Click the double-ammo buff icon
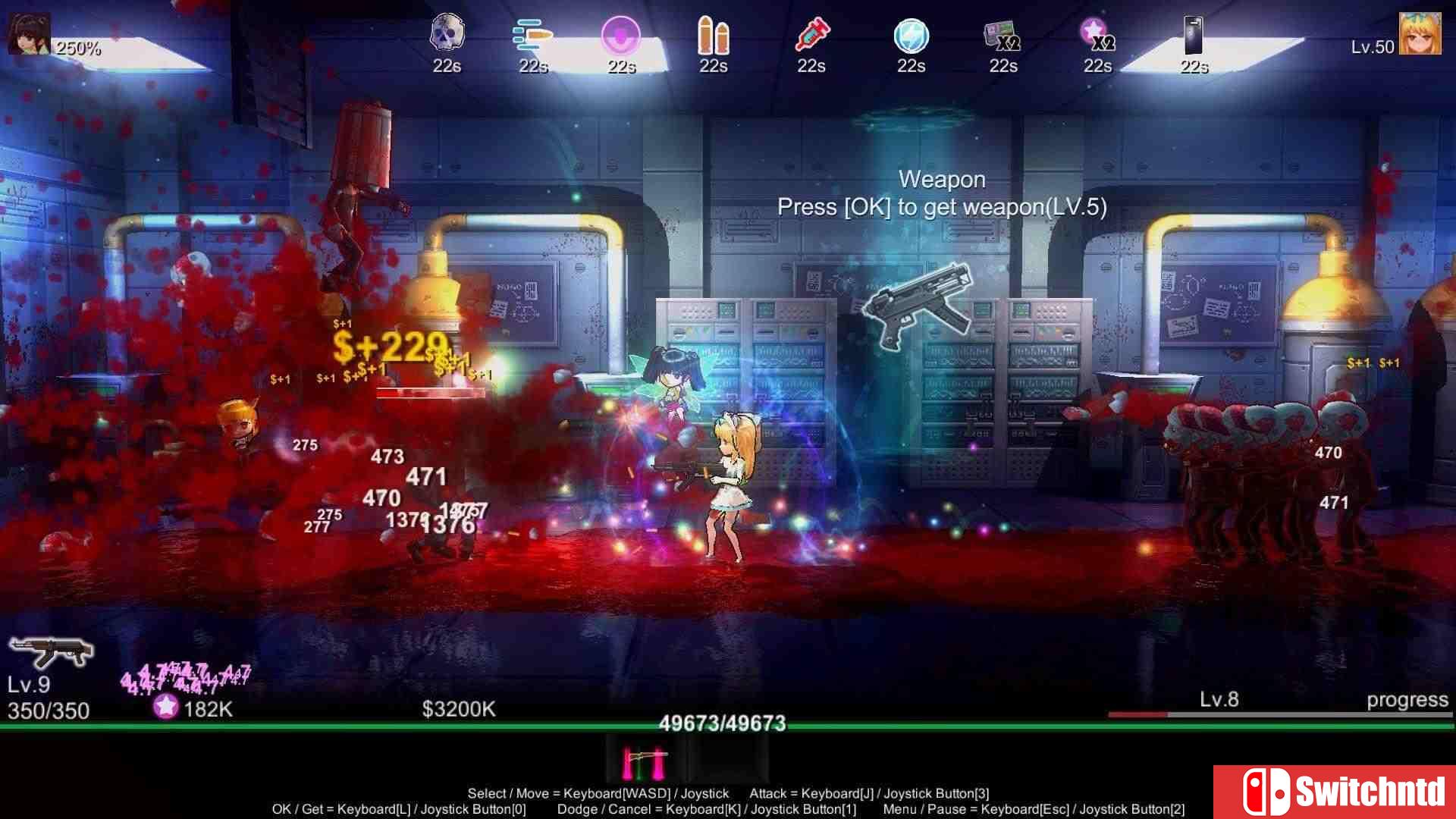1456x819 pixels. click(x=714, y=34)
